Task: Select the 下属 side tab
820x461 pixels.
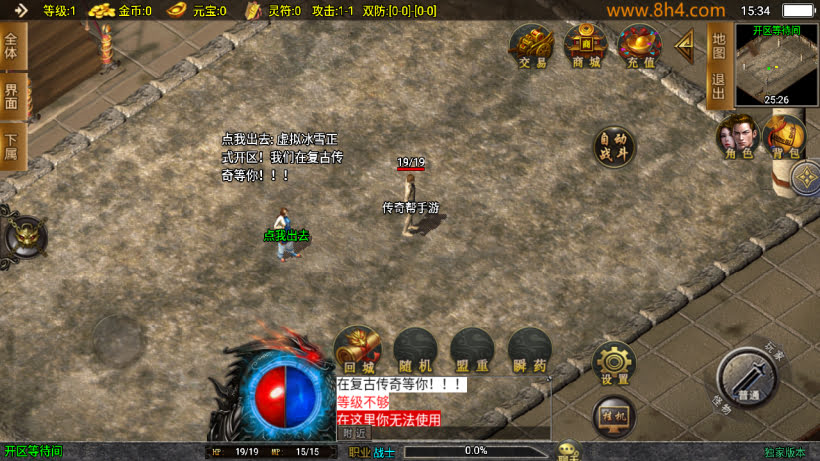Action: (12, 148)
